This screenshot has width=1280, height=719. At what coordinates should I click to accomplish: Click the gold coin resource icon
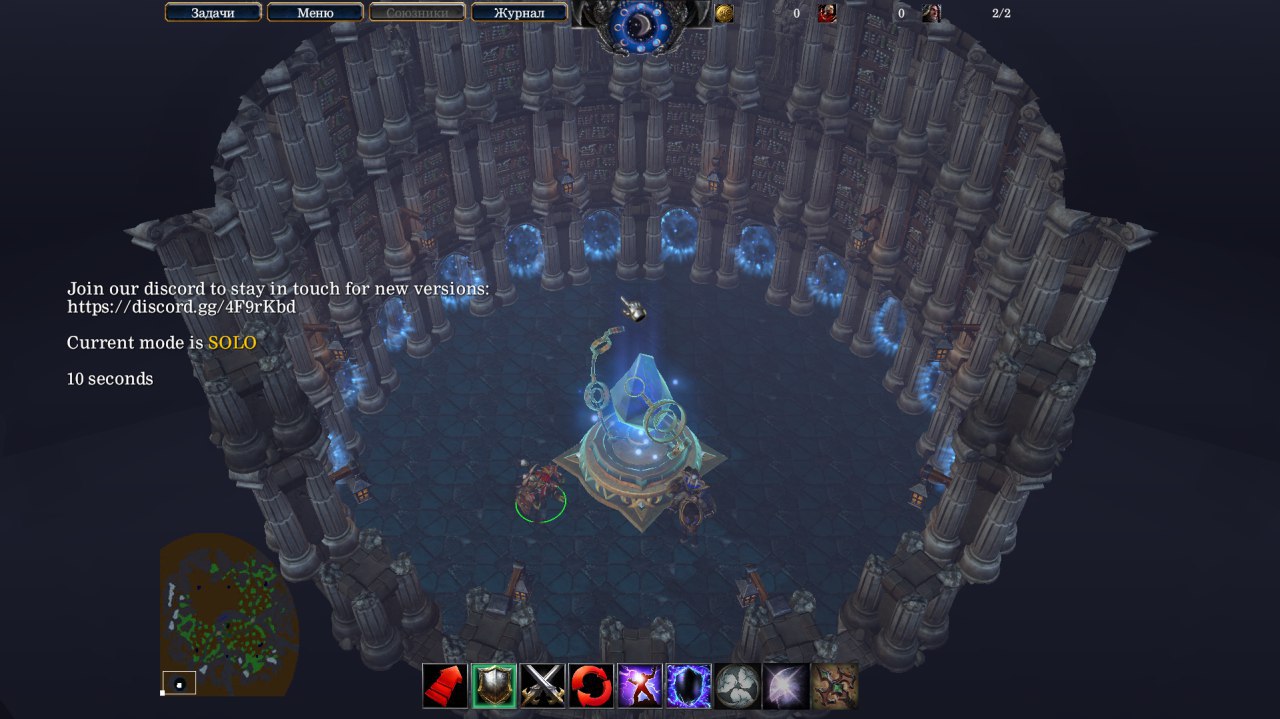725,13
